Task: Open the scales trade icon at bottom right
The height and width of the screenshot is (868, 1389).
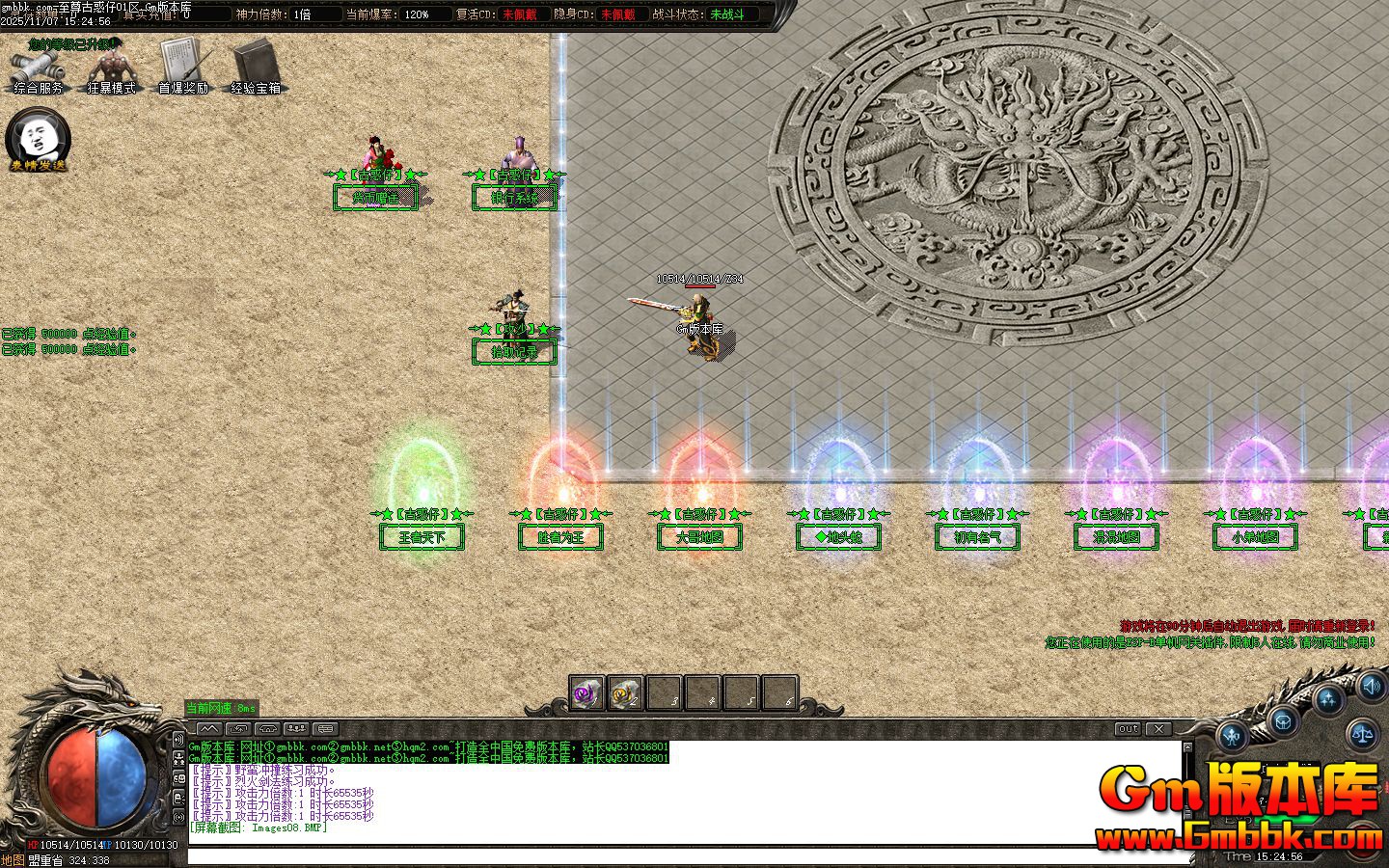Action: [1361, 734]
